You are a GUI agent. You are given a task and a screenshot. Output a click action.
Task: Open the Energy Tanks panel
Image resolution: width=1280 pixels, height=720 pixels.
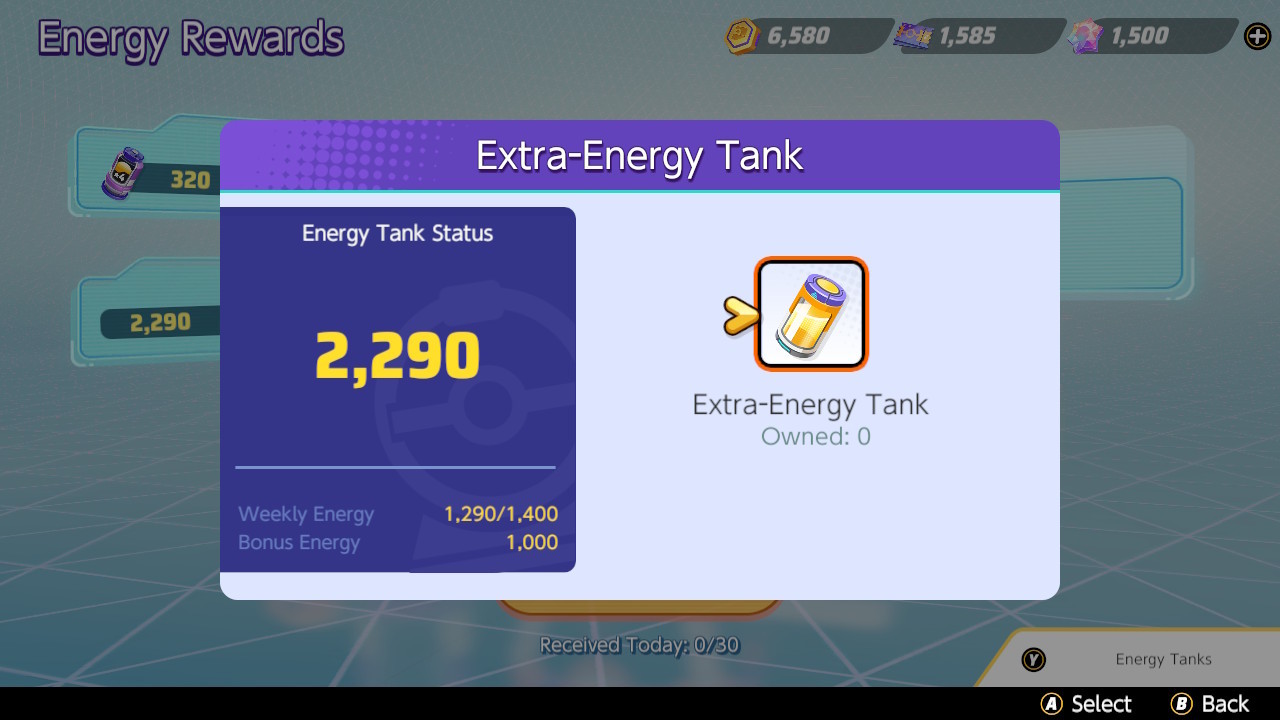pos(1163,659)
